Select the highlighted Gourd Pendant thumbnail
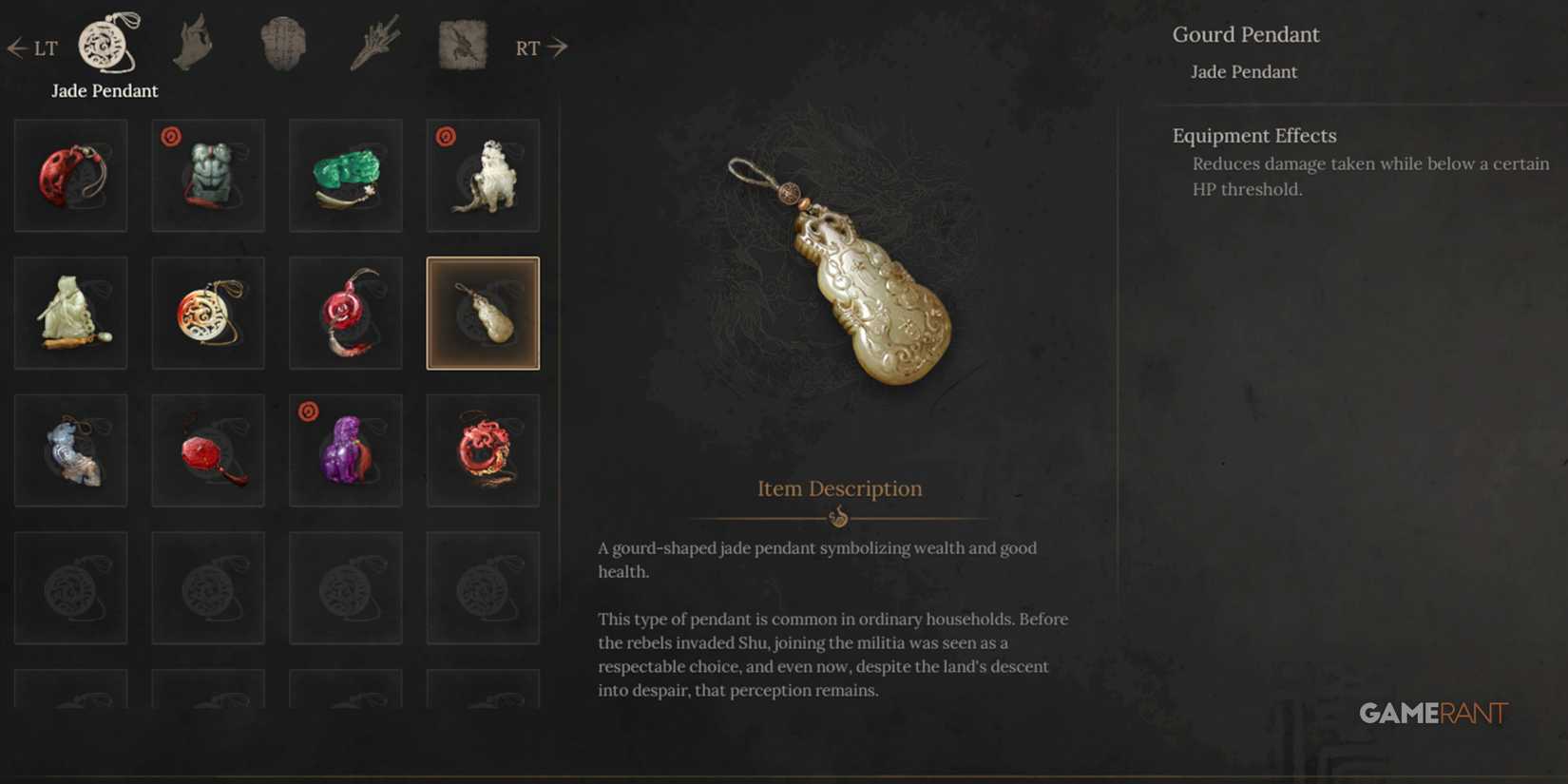This screenshot has height=784, width=1568. 483,312
